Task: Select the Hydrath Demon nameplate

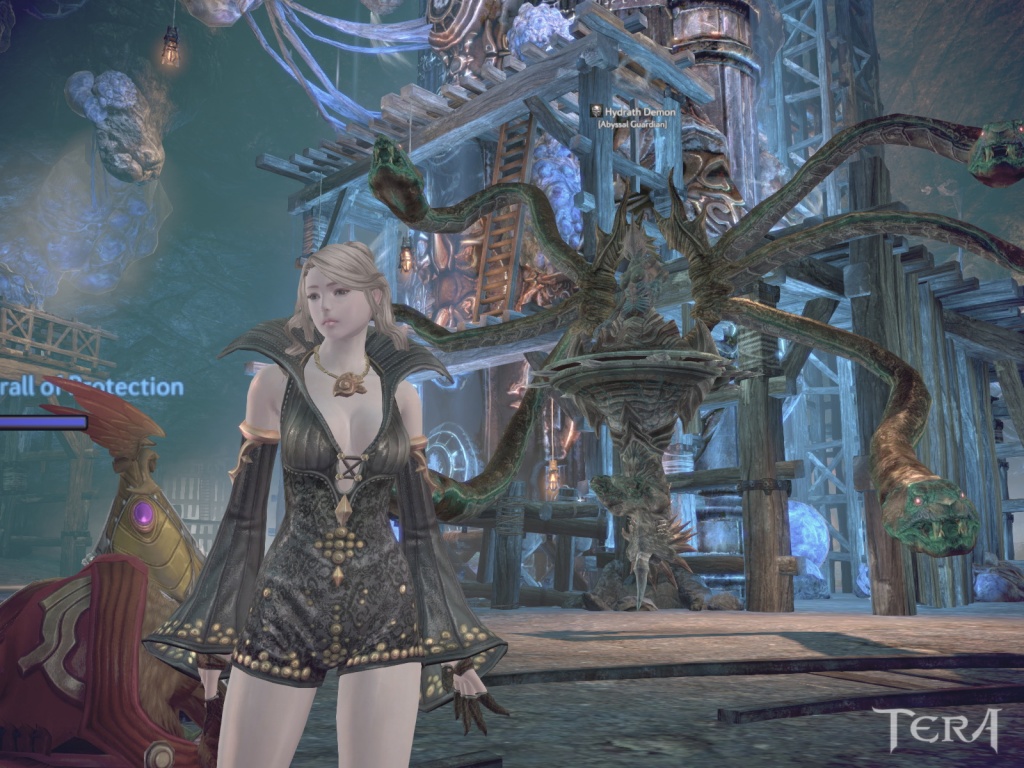Action: click(x=640, y=113)
